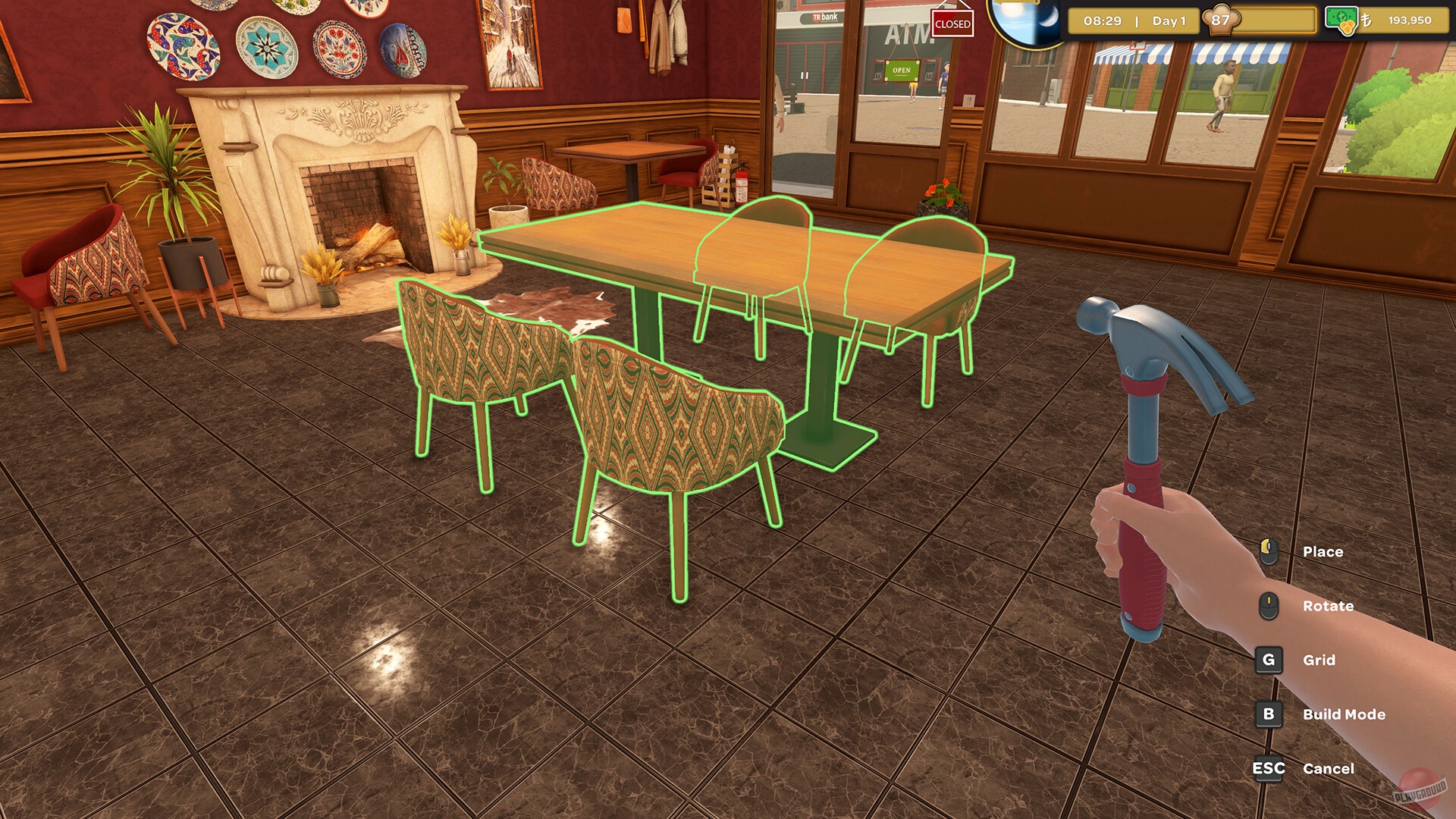This screenshot has width=1456, height=819.
Task: Select the Build Mode label entry
Action: (x=1343, y=714)
